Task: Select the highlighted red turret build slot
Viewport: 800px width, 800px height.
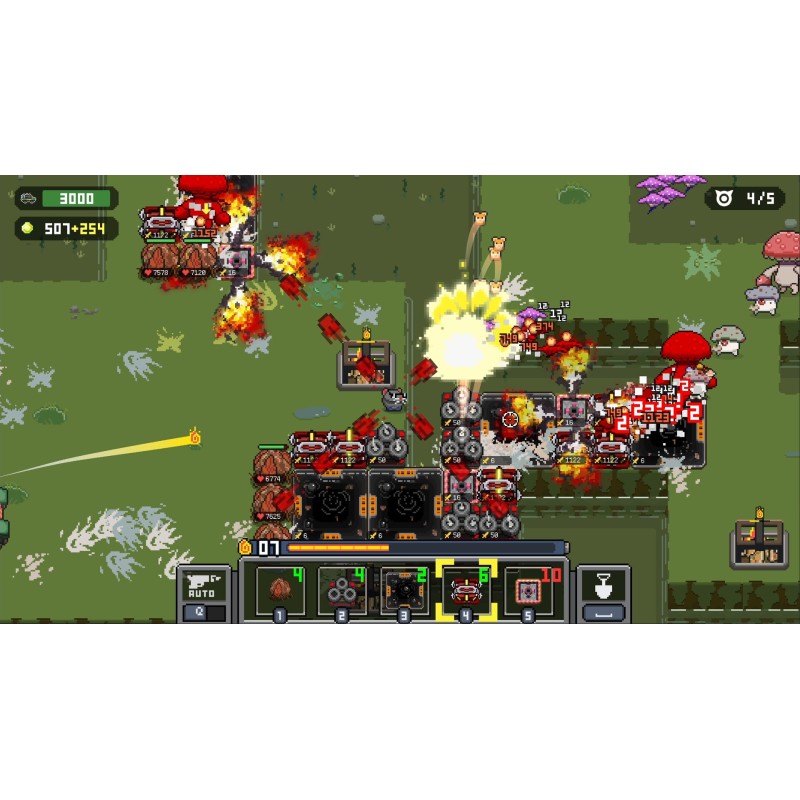Action: (x=466, y=590)
